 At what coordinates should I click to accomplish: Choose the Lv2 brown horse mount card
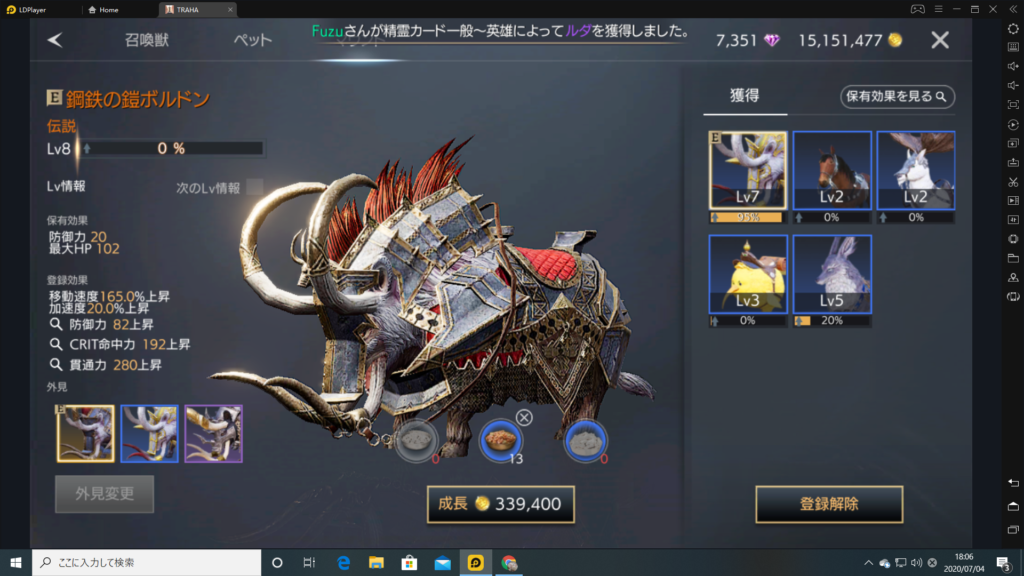tap(831, 171)
